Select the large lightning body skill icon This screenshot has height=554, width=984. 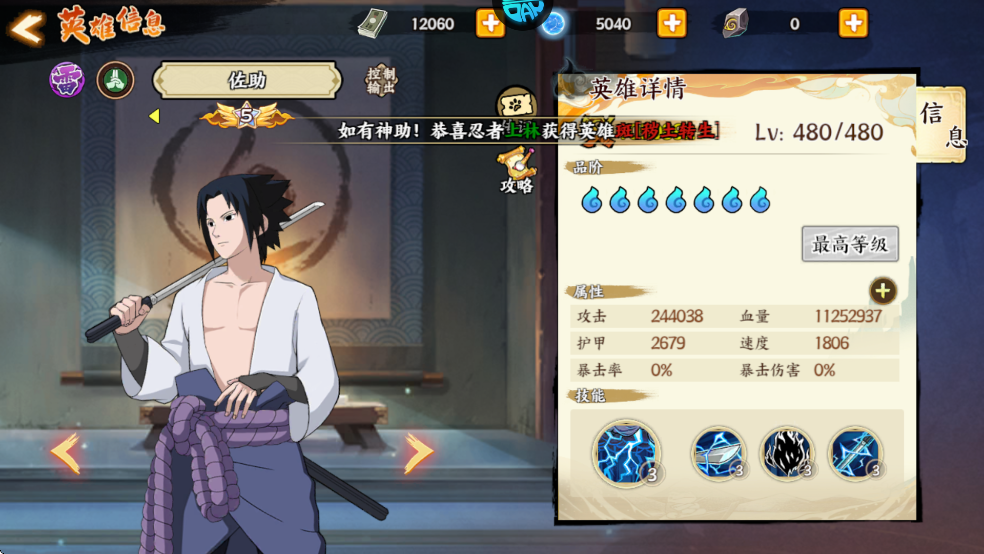[625, 453]
